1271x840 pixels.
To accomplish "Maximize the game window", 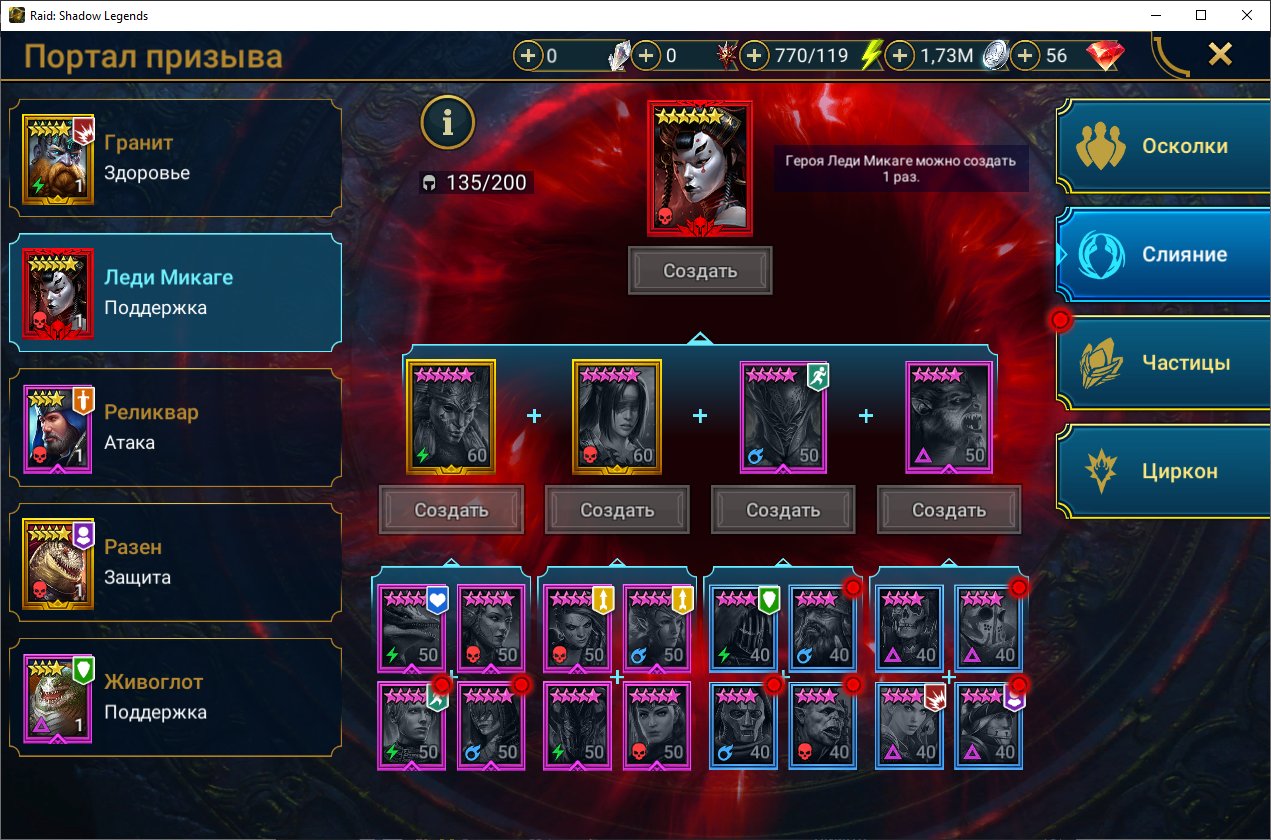I will (1201, 15).
